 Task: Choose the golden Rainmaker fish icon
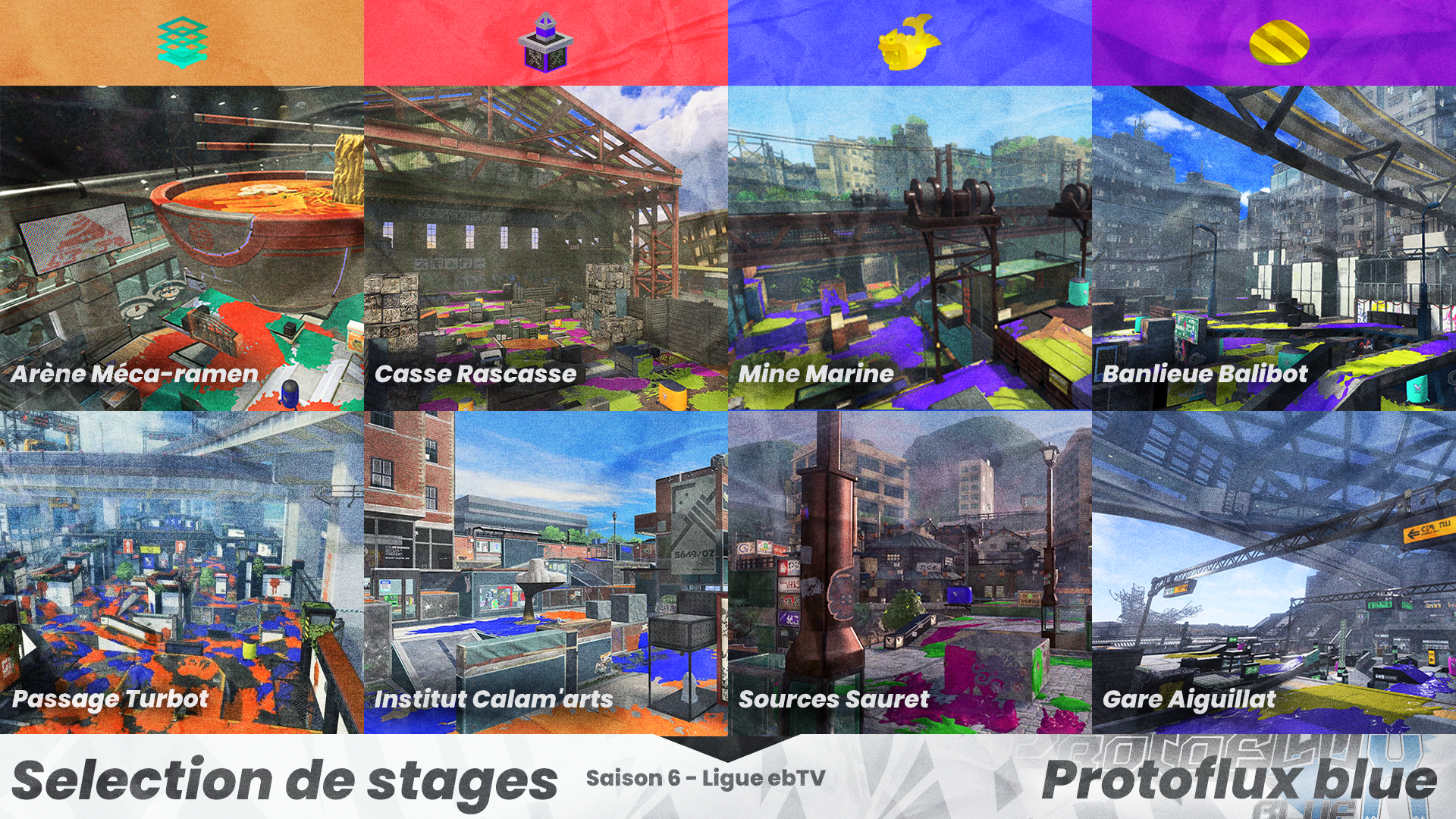(908, 43)
